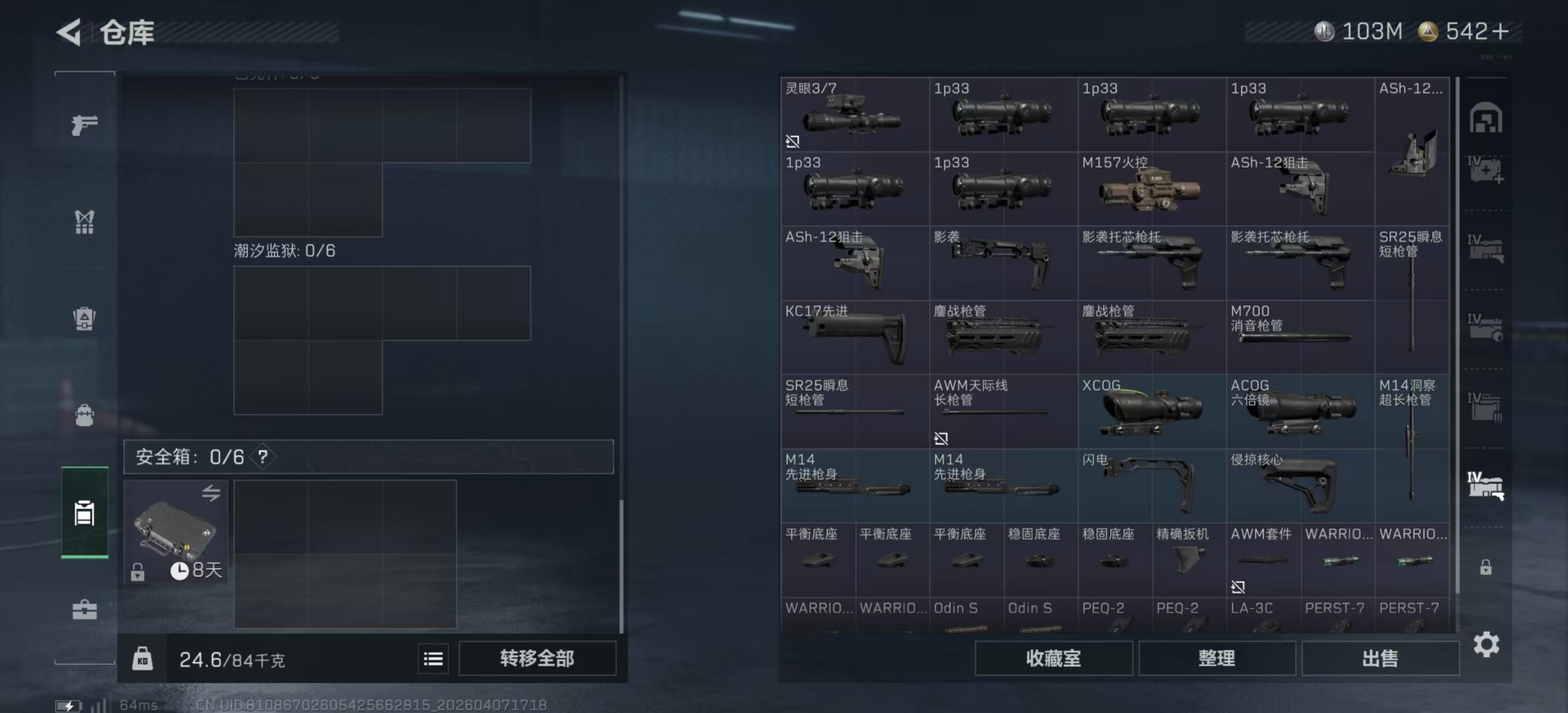Tap 整理 to sort the warehouse
Image resolution: width=1568 pixels, height=713 pixels.
click(1216, 658)
